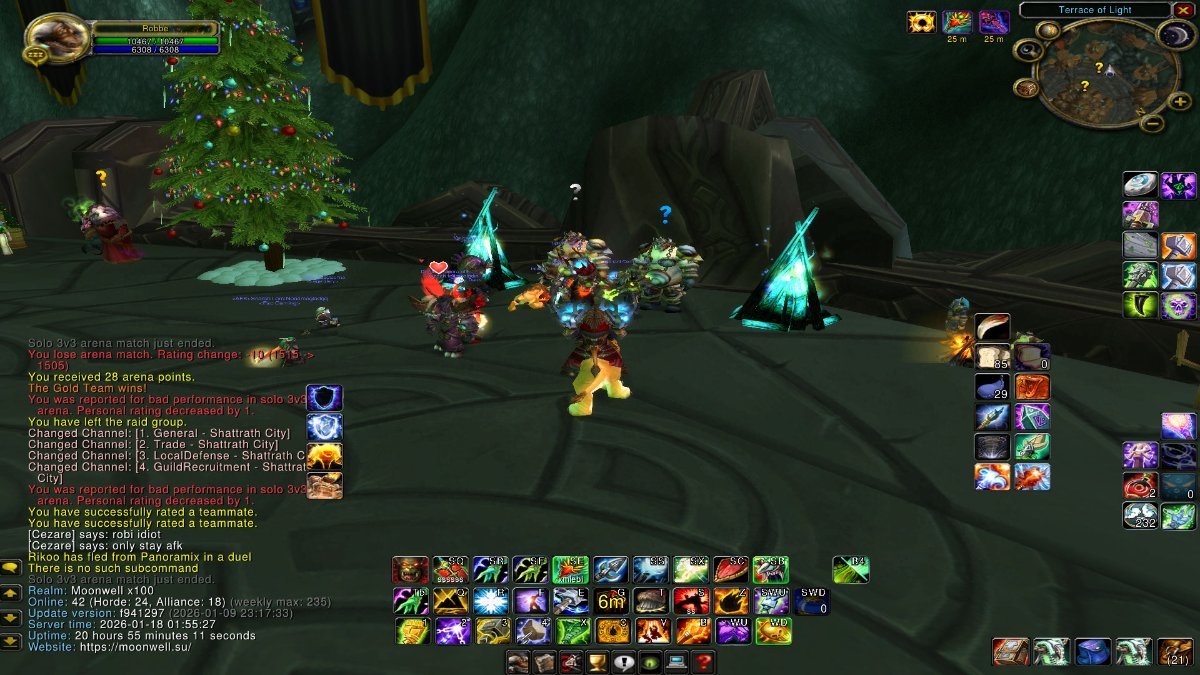This screenshot has height=675, width=1200.
Task: Open the backpack showing 21 free slots
Action: pos(1176,652)
